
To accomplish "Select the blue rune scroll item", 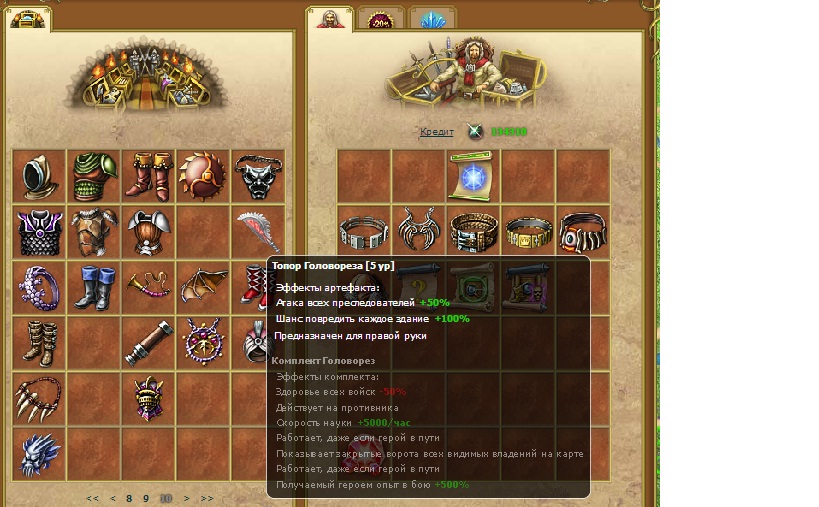I will click(x=474, y=176).
